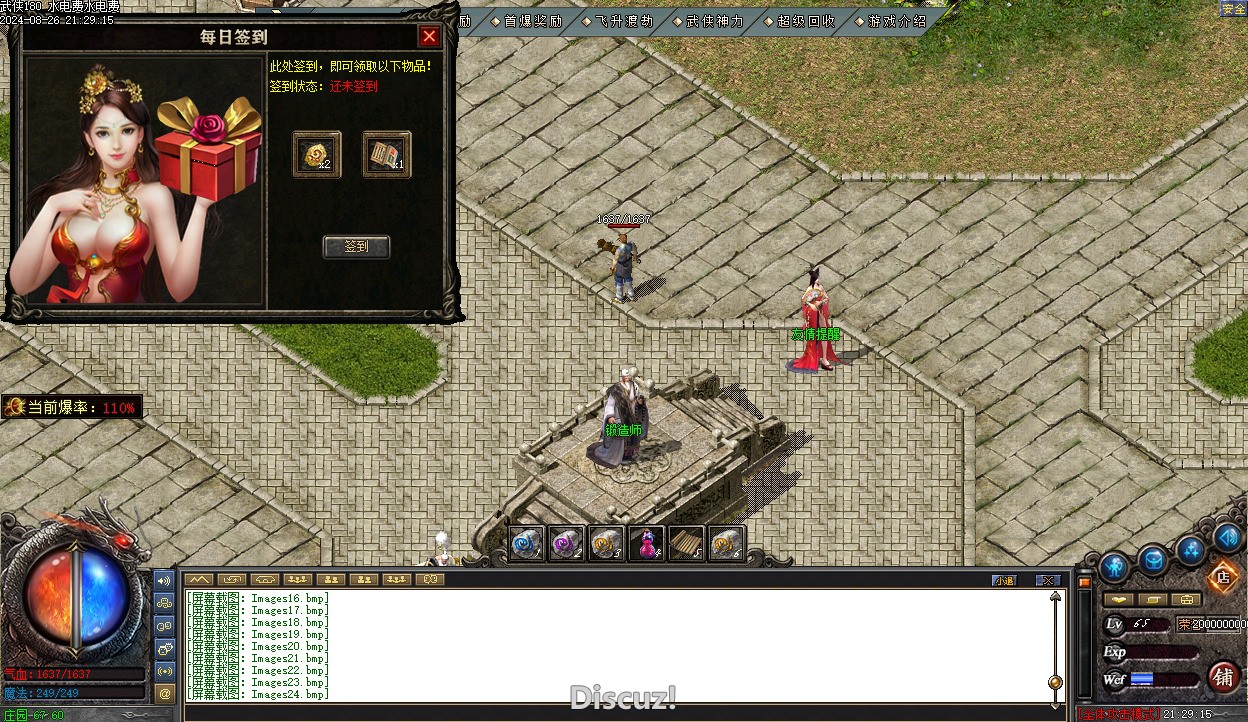This screenshot has height=722, width=1248.
Task: Click the 签到 sign-in button
Action: pyautogui.click(x=356, y=246)
